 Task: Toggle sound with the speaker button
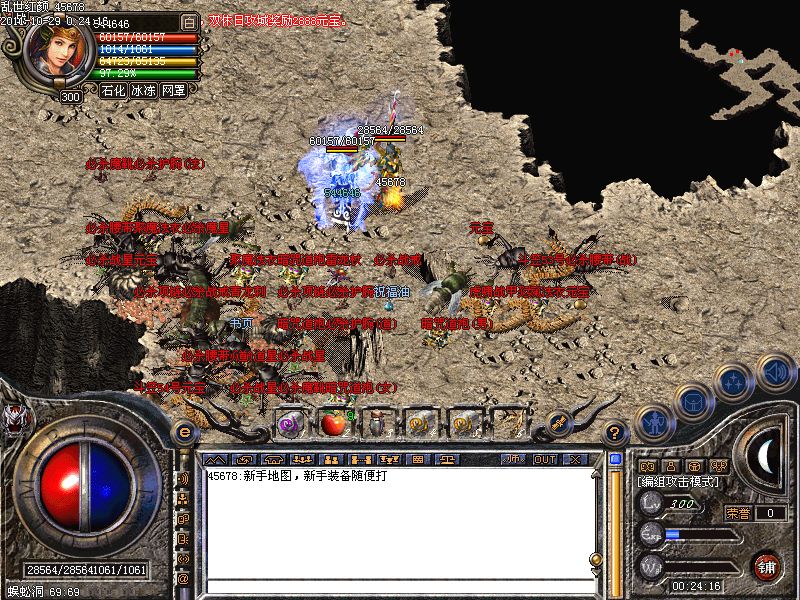pos(774,371)
